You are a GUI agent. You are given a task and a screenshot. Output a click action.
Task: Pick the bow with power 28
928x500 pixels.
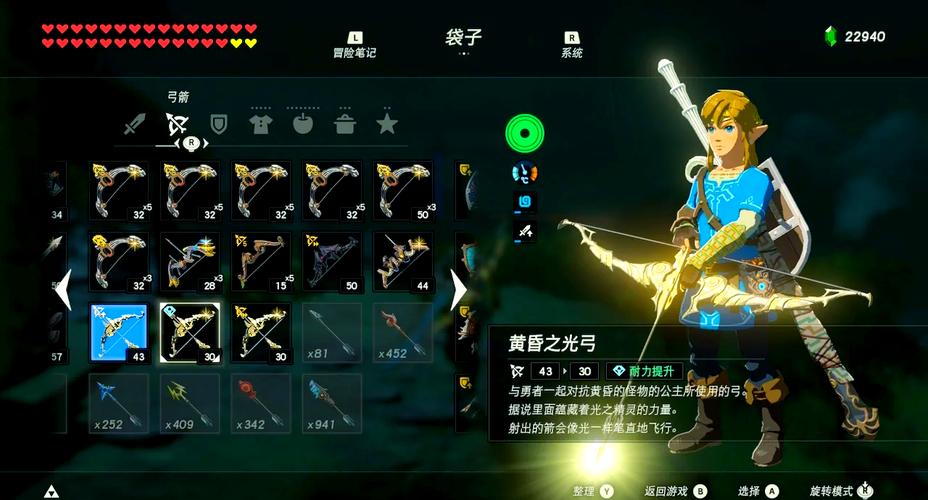(190, 262)
